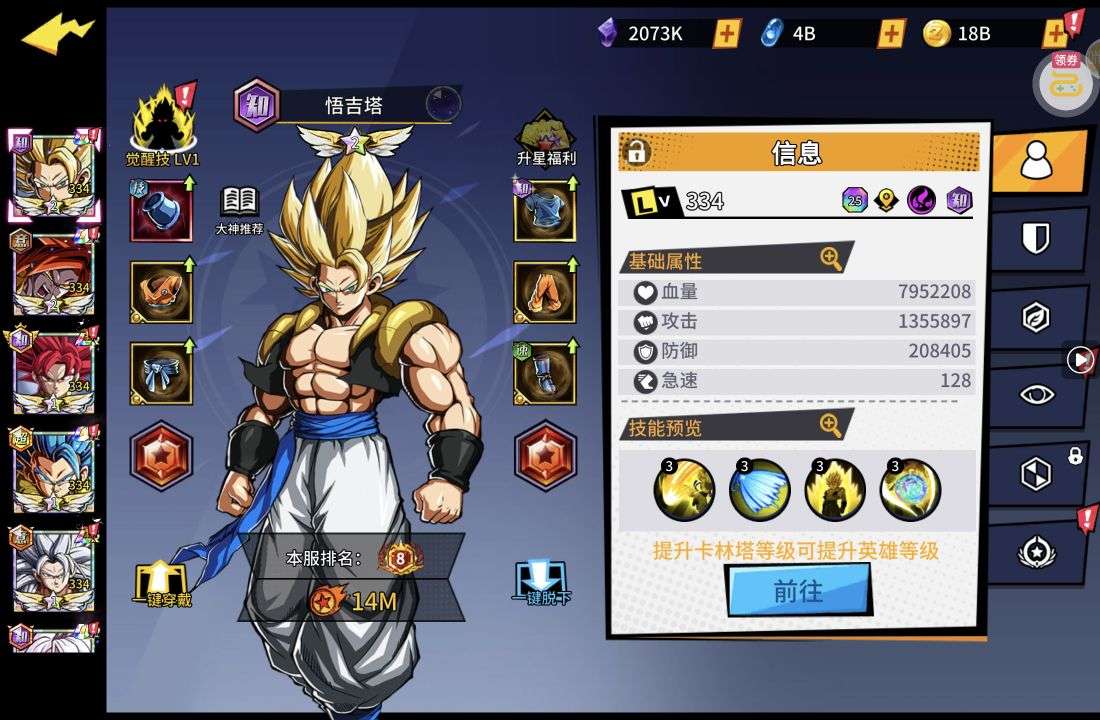
Task: Go back with the yellow arrow
Action: pyautogui.click(x=57, y=34)
